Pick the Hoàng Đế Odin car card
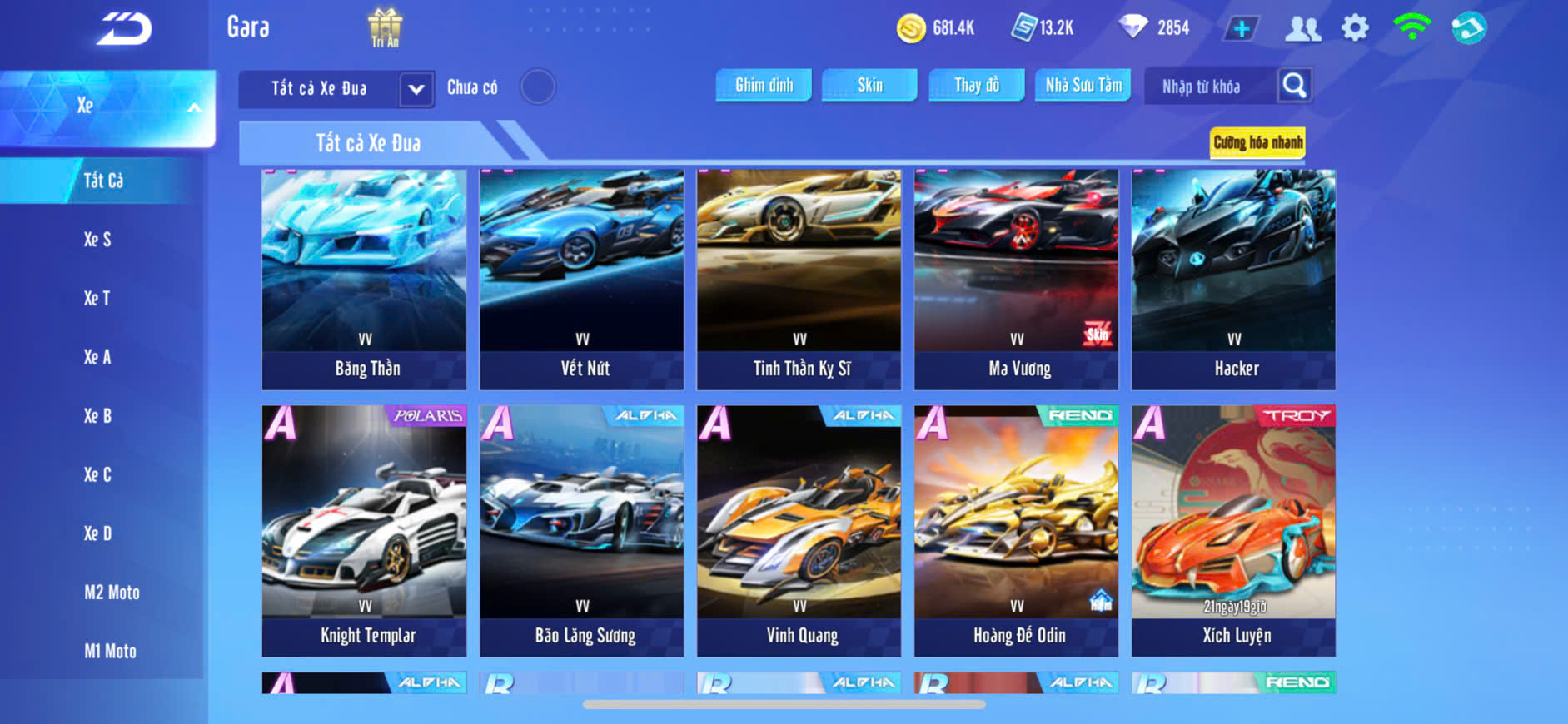1568x724 pixels. (x=1016, y=530)
